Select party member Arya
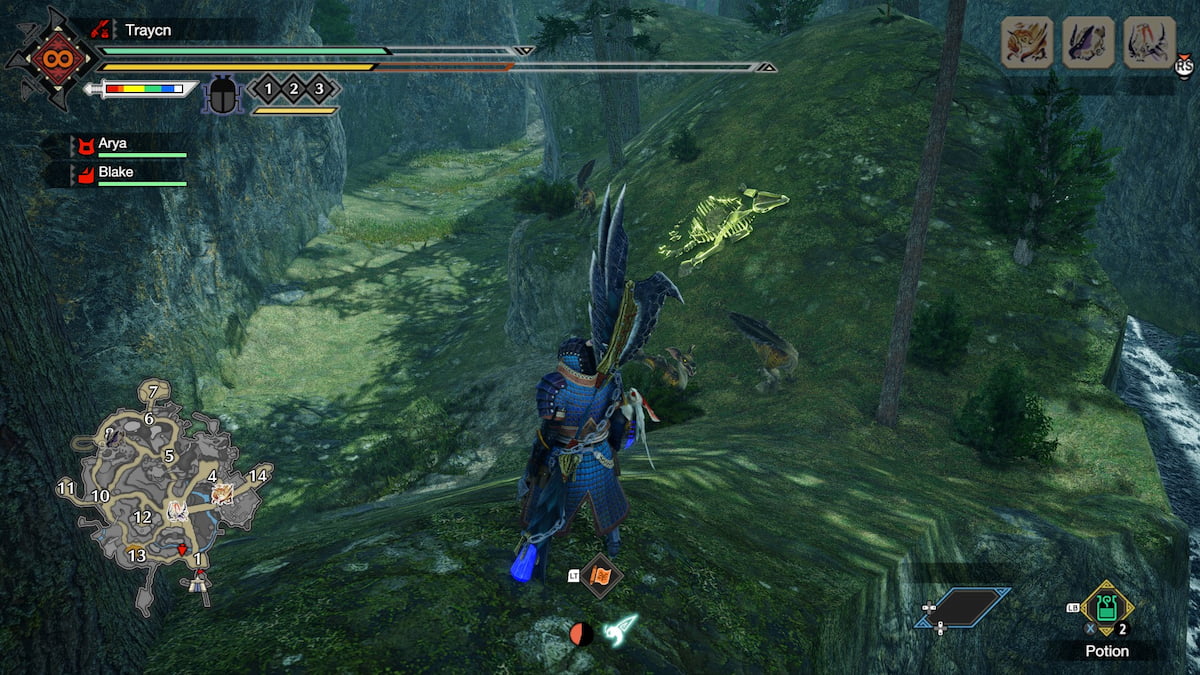The width and height of the screenshot is (1200, 675). [x=112, y=144]
